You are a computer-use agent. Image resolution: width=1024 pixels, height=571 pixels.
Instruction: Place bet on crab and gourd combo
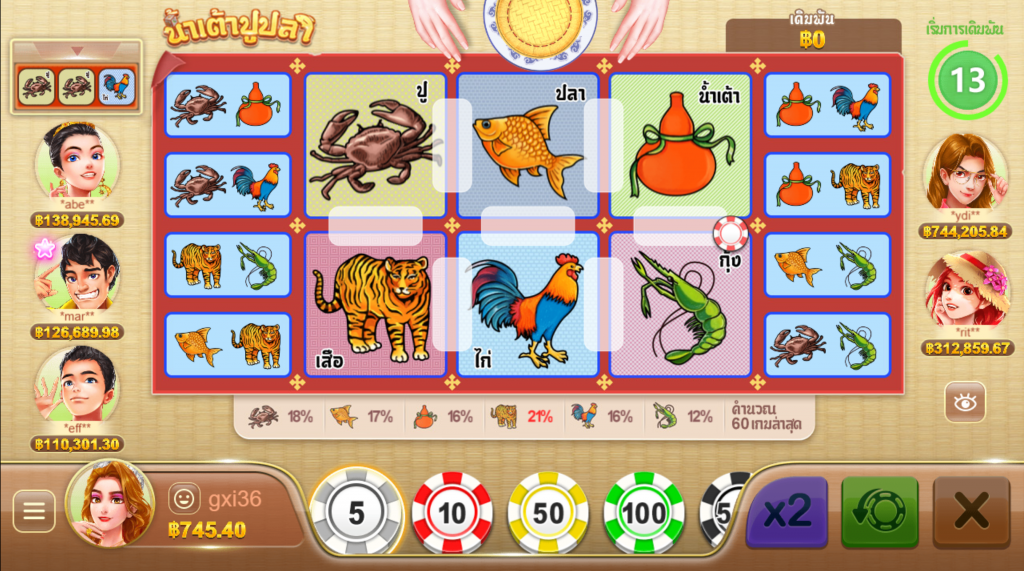point(228,105)
